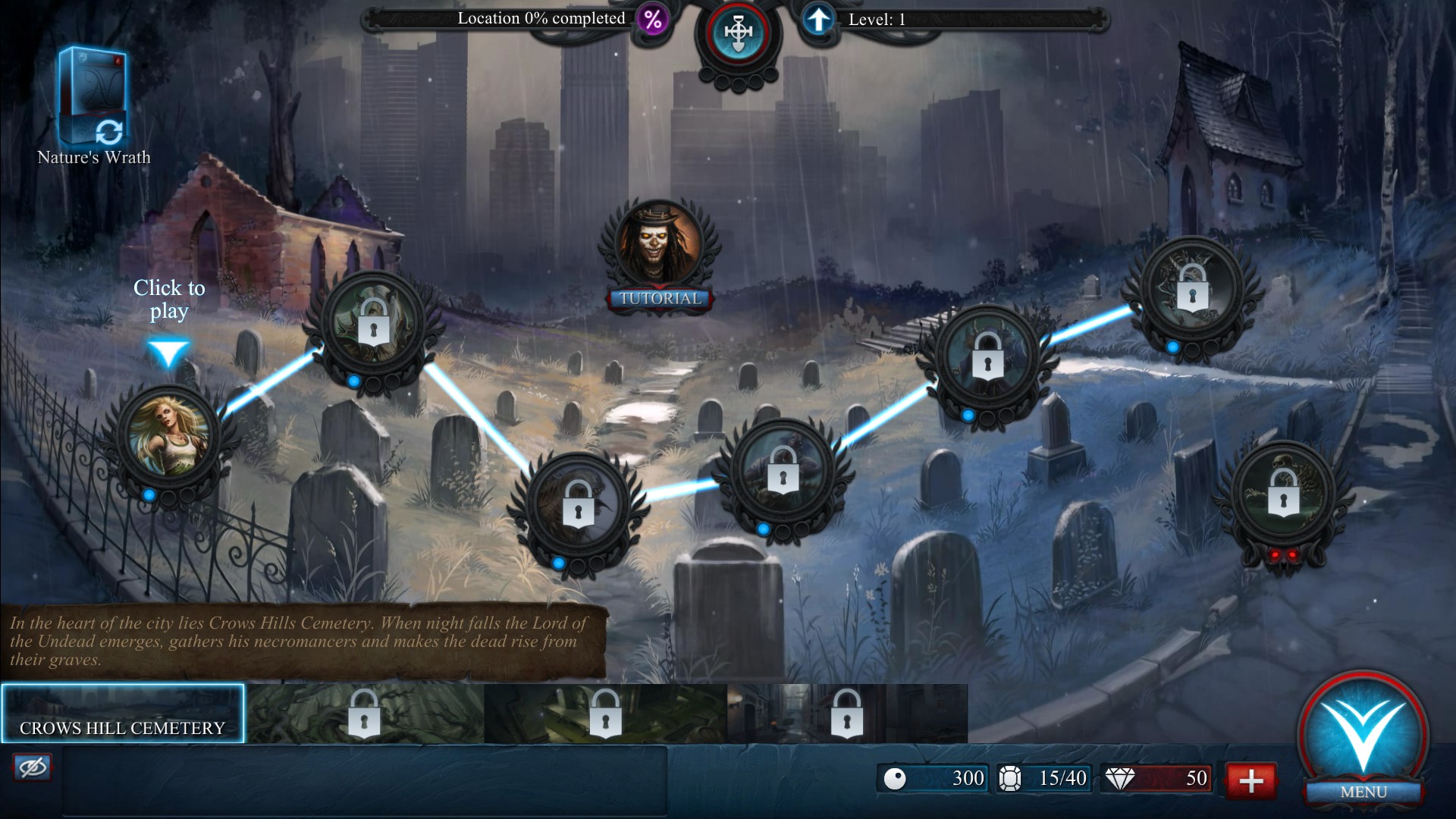Click the blue level-up arrow icon
This screenshot has width=1456, height=819.
[x=817, y=20]
